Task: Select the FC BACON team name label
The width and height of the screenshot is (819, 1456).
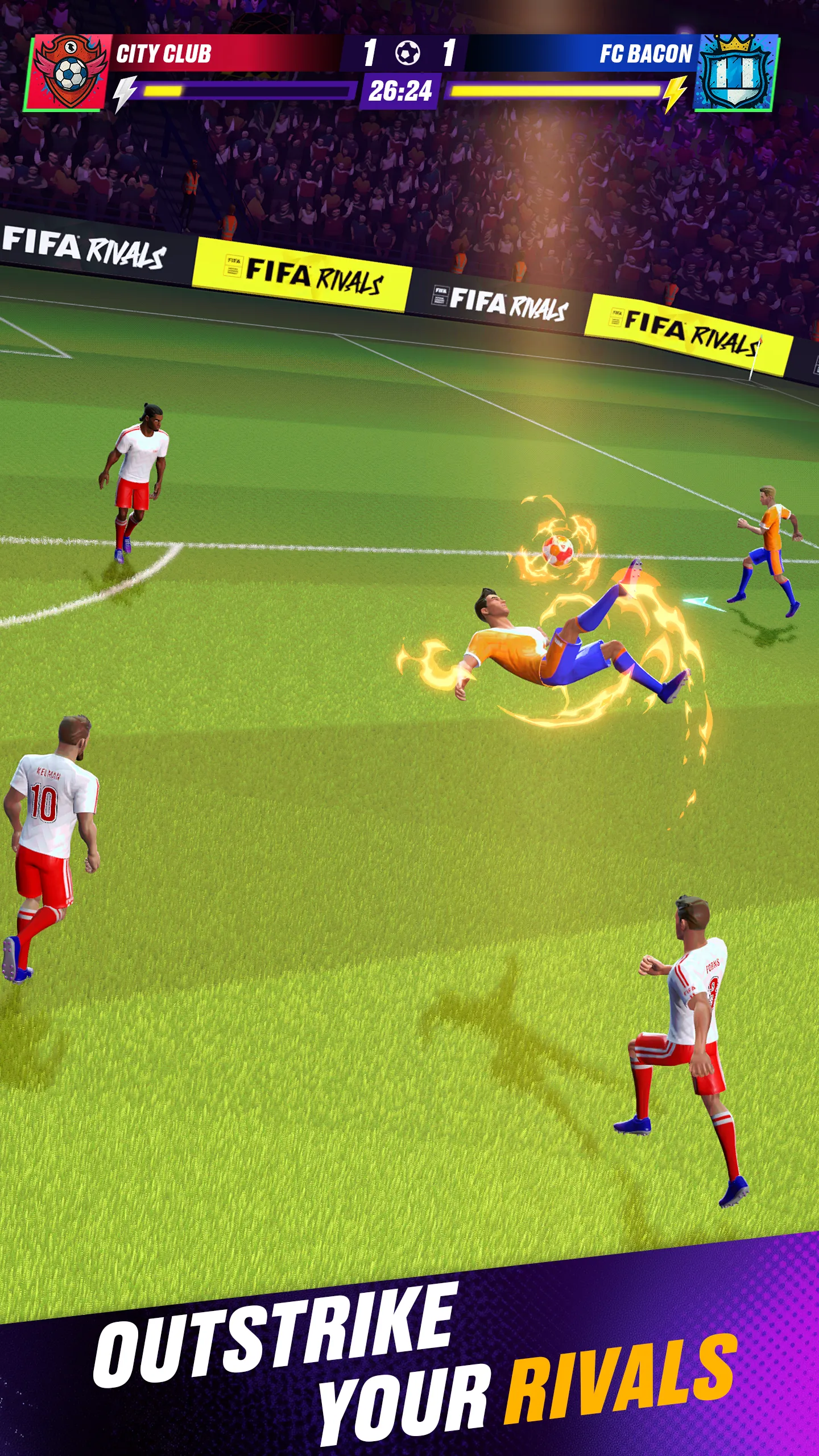Action: click(646, 51)
